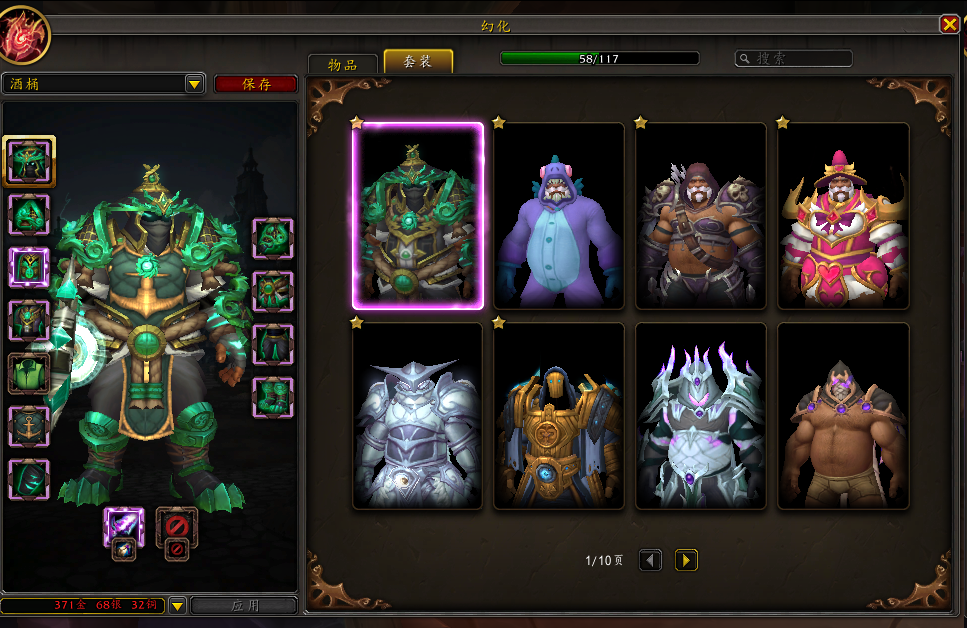Select the white armor set with purple flames
967x628 pixels.
(701, 416)
